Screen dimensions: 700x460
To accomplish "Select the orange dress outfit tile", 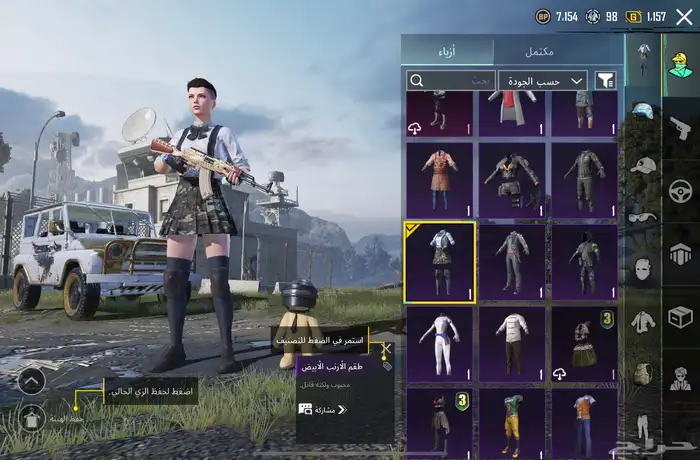I will tap(440, 179).
